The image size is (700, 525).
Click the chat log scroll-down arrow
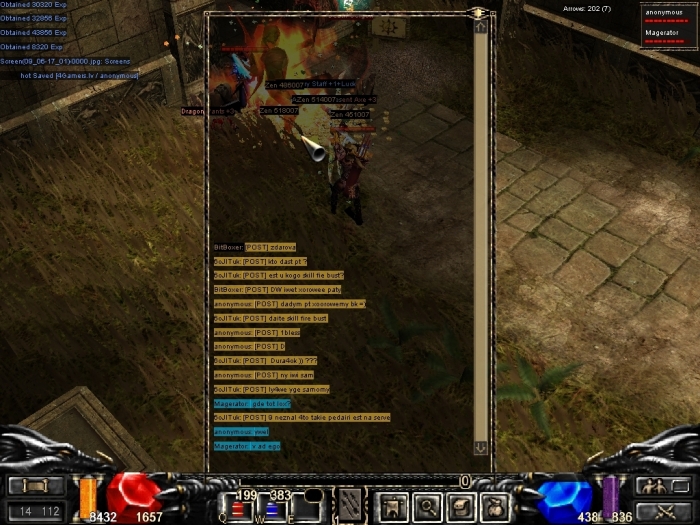(x=480, y=448)
